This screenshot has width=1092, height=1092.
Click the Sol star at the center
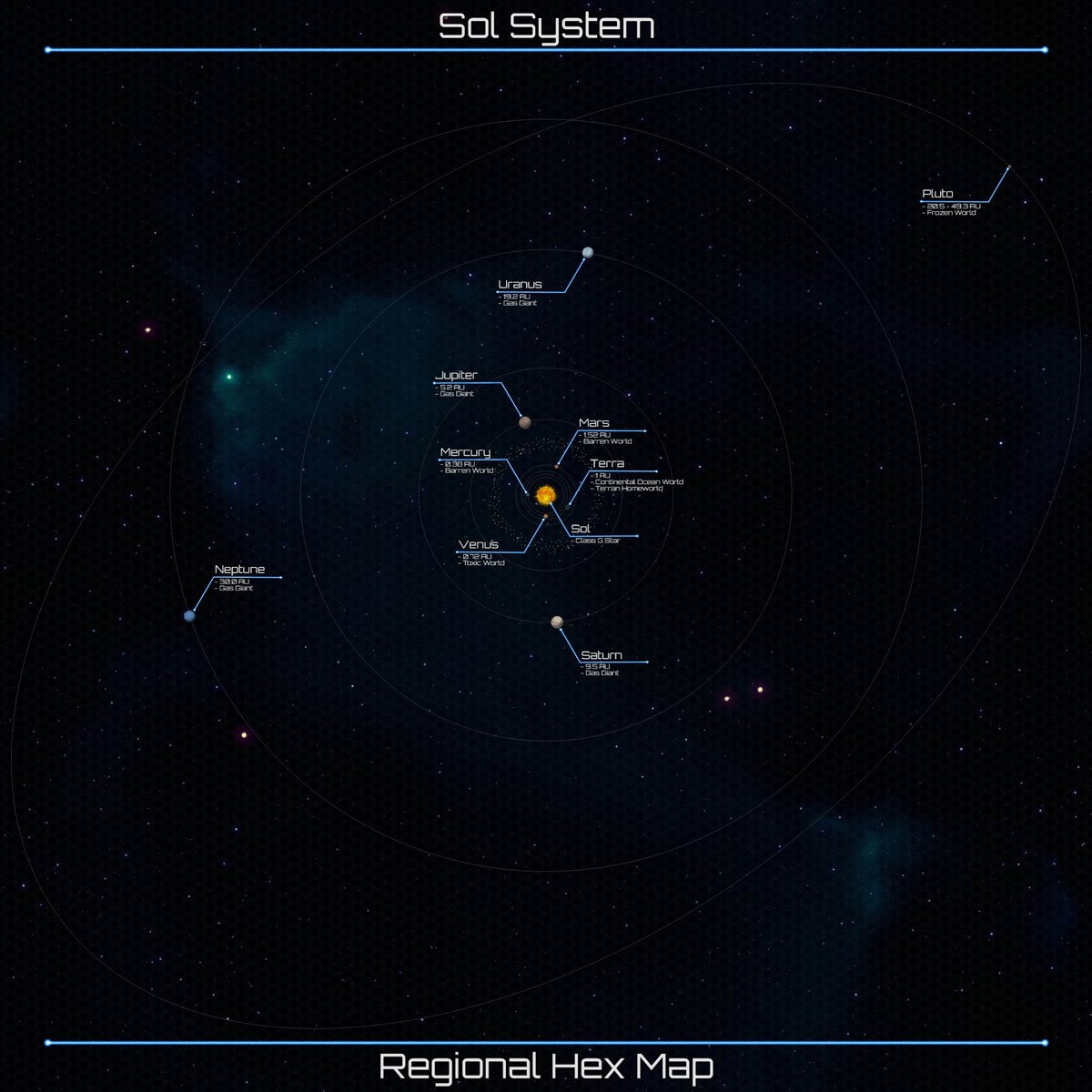546,495
